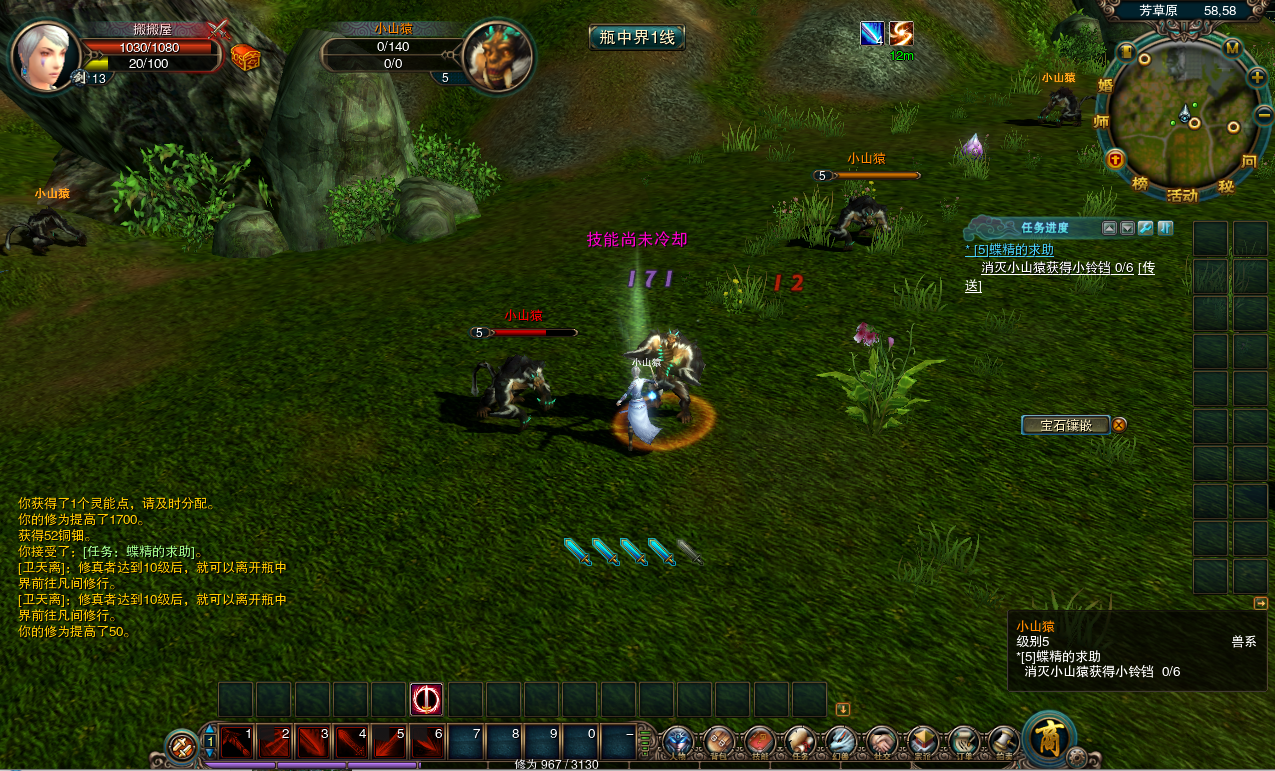The width and height of the screenshot is (1275, 771).
Task: Open the 人物 character panel
Action: point(678,742)
